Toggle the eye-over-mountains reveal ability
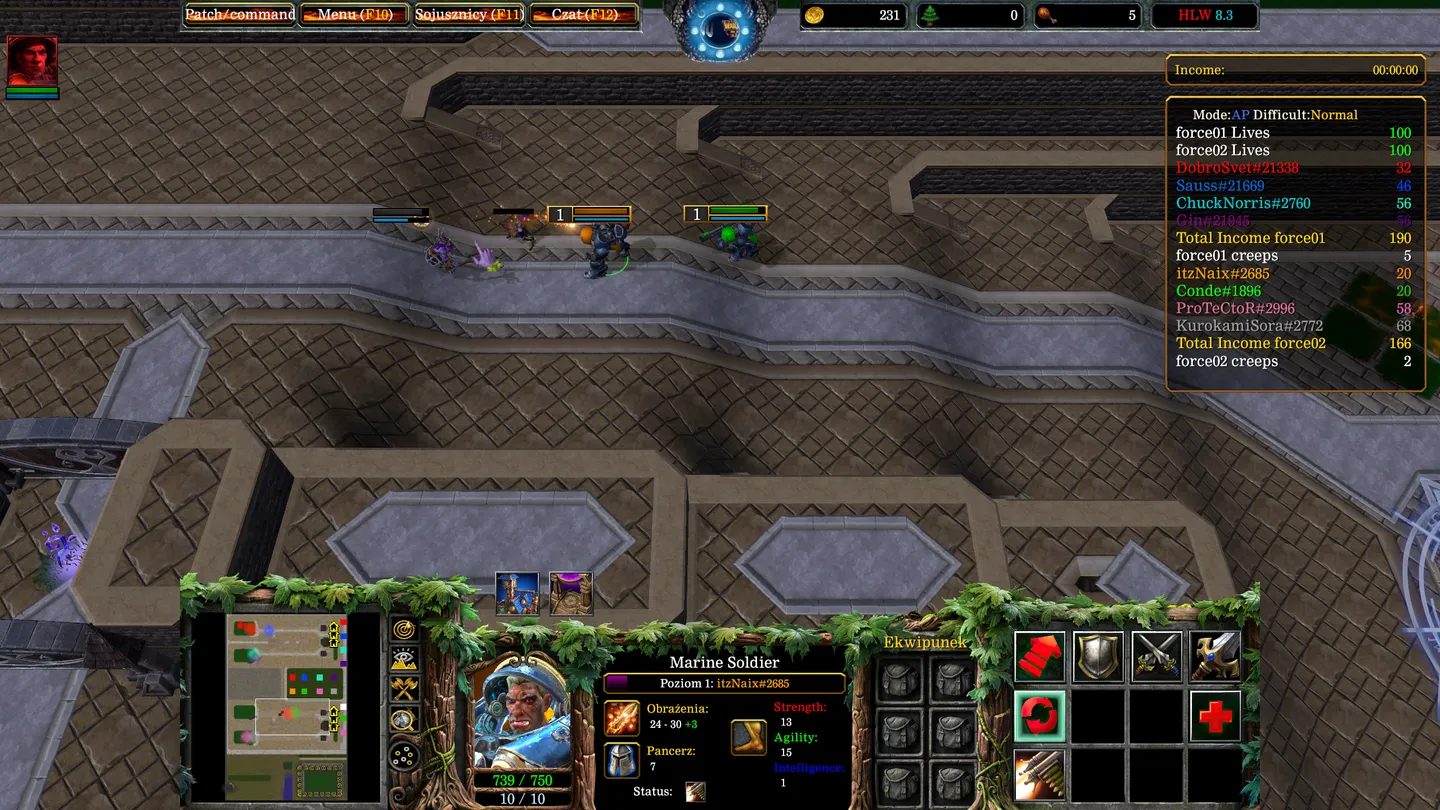The height and width of the screenshot is (810, 1440). click(404, 657)
